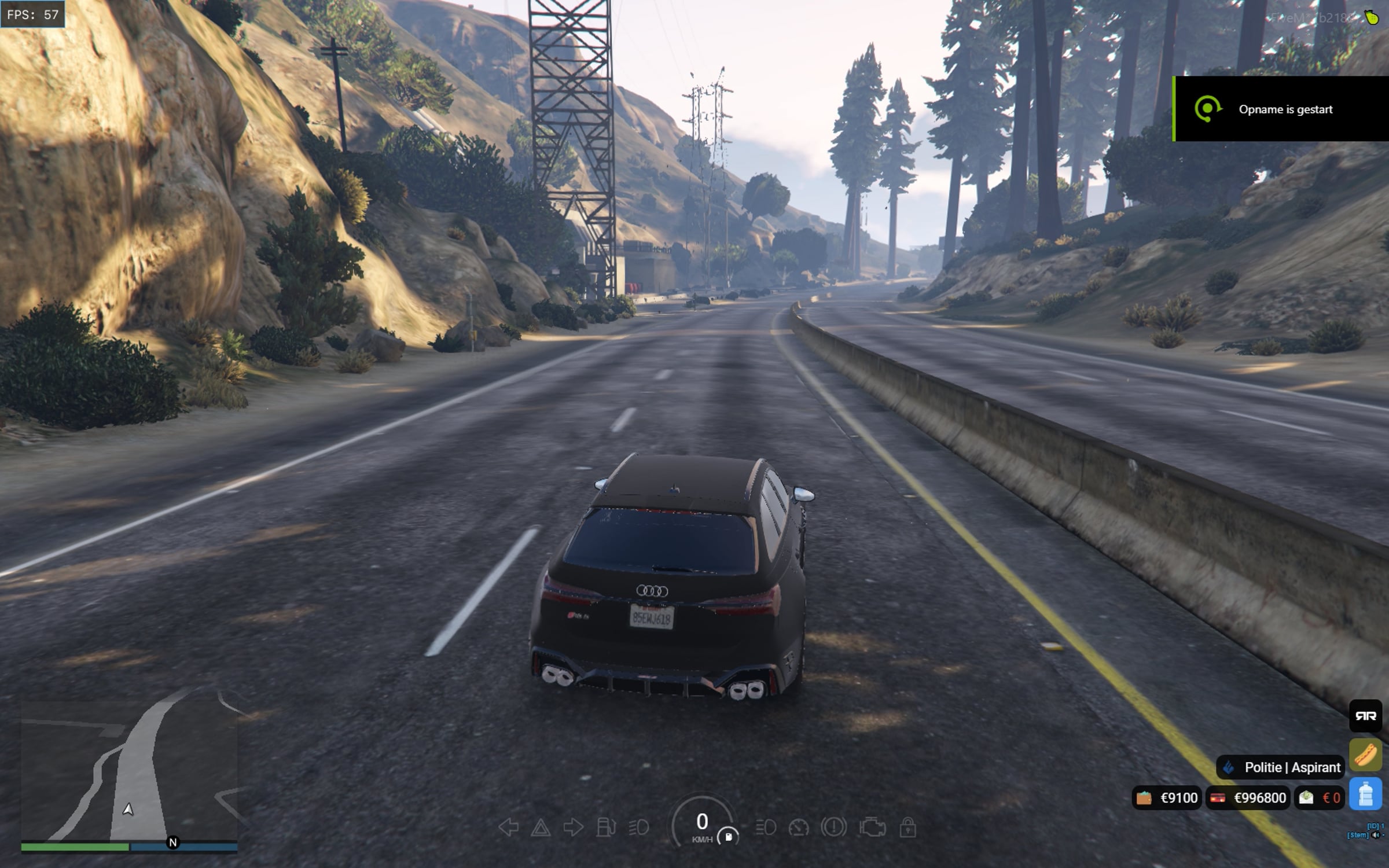Click the voice speaker icon
This screenshot has width=1389, height=868.
coord(1375,835)
